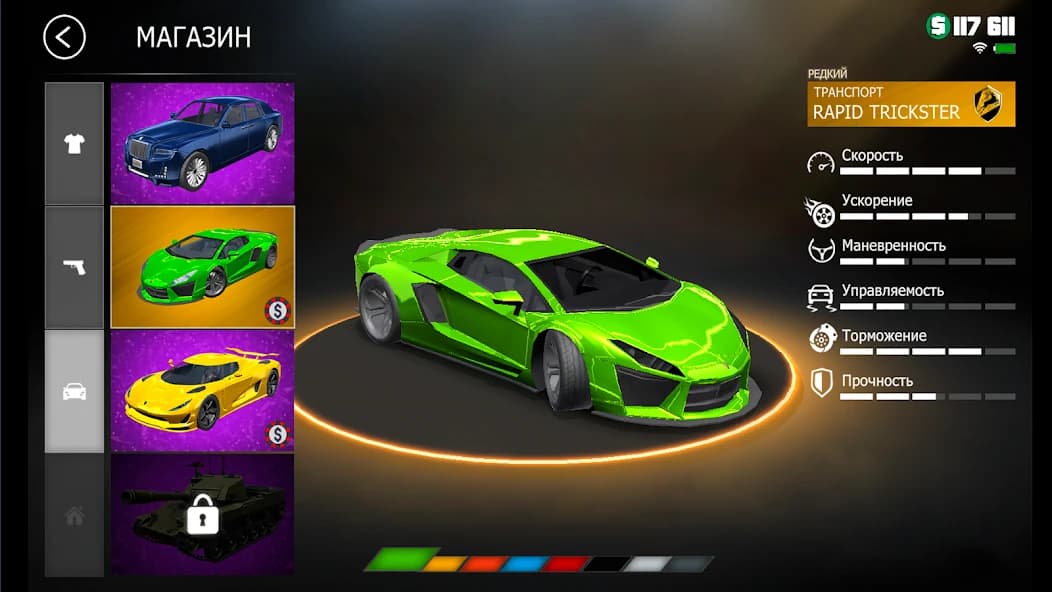Select the green sports car thumbnail
1052x592 pixels.
click(202, 267)
